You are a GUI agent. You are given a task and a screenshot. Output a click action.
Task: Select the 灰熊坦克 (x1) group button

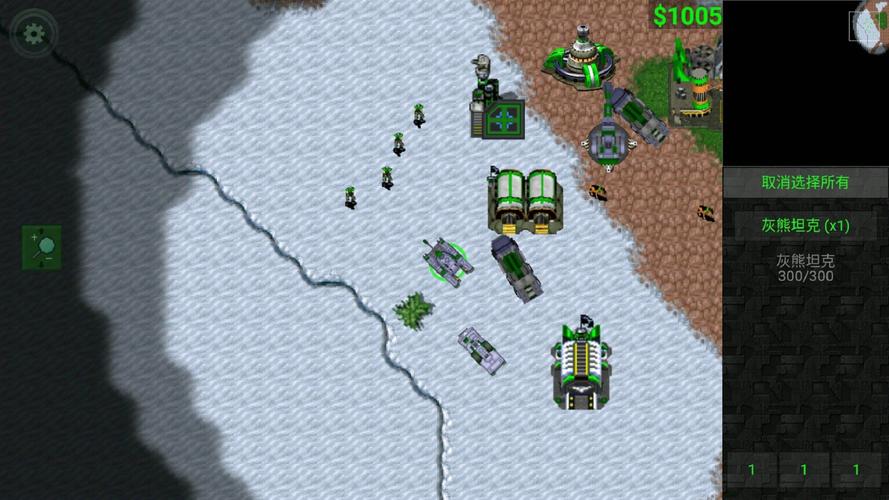coord(805,225)
